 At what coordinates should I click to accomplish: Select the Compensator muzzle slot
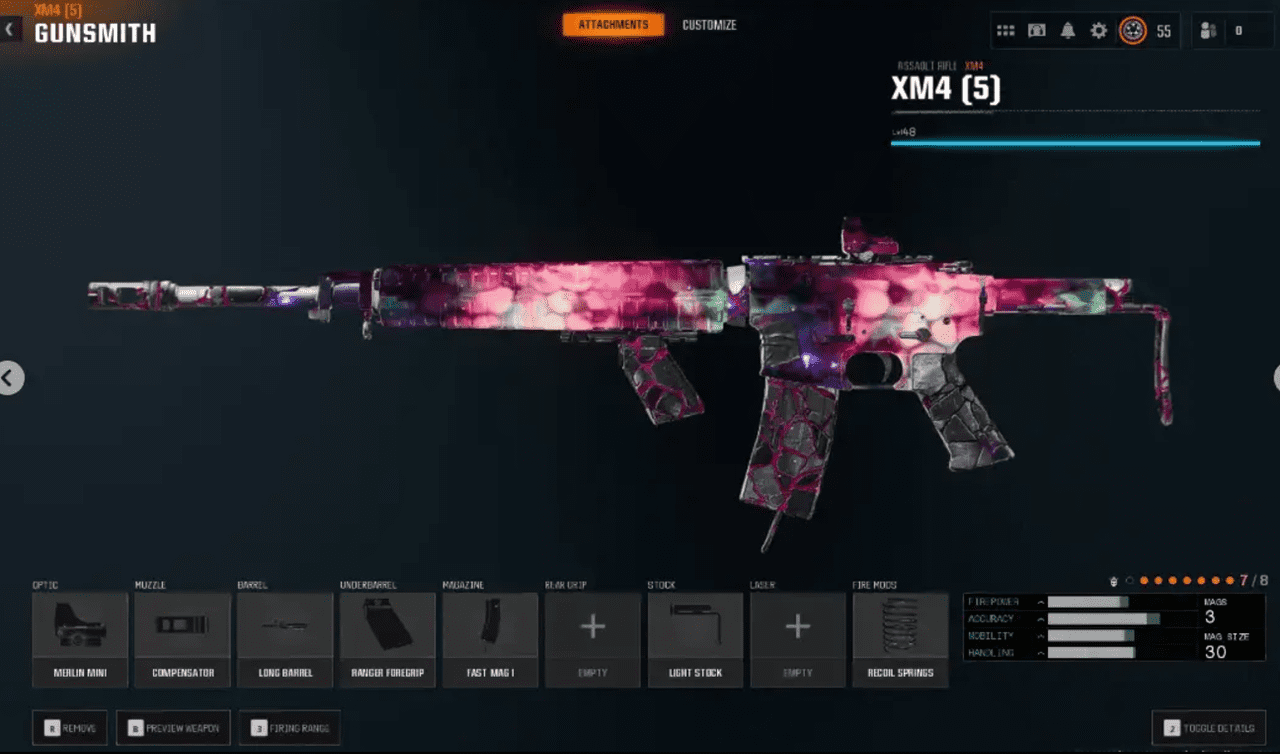183,638
